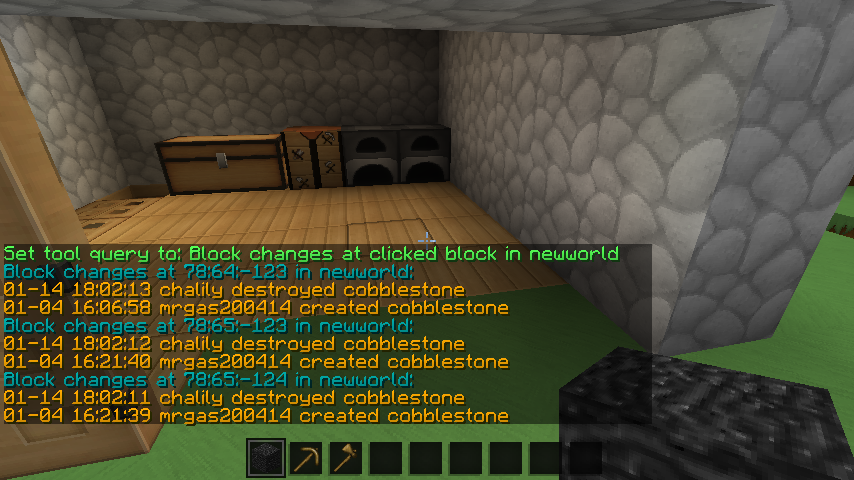Select the wooden pickaxe hotbar slot
The image size is (854, 480).
[x=306, y=459]
